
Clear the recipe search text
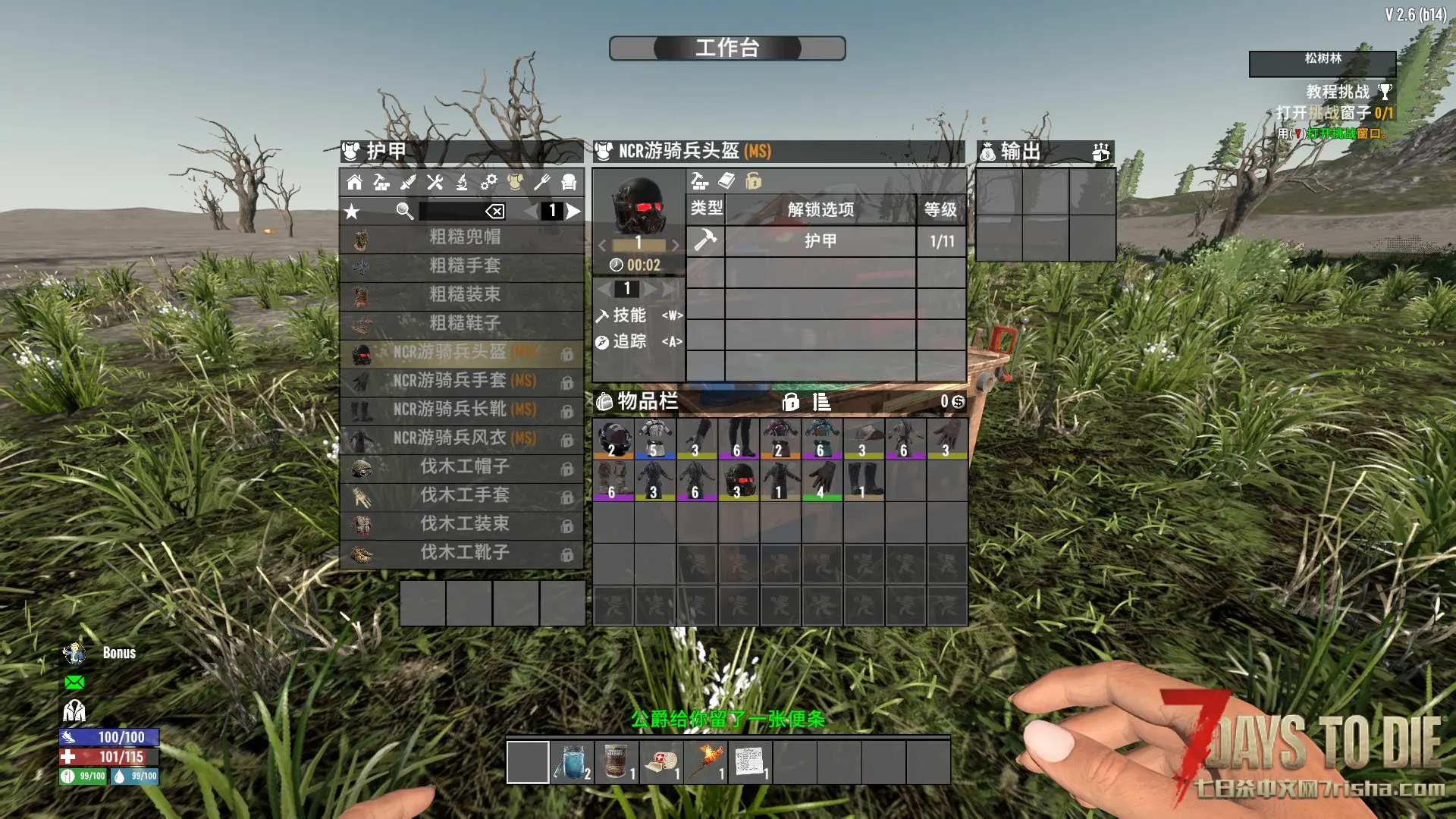point(494,212)
